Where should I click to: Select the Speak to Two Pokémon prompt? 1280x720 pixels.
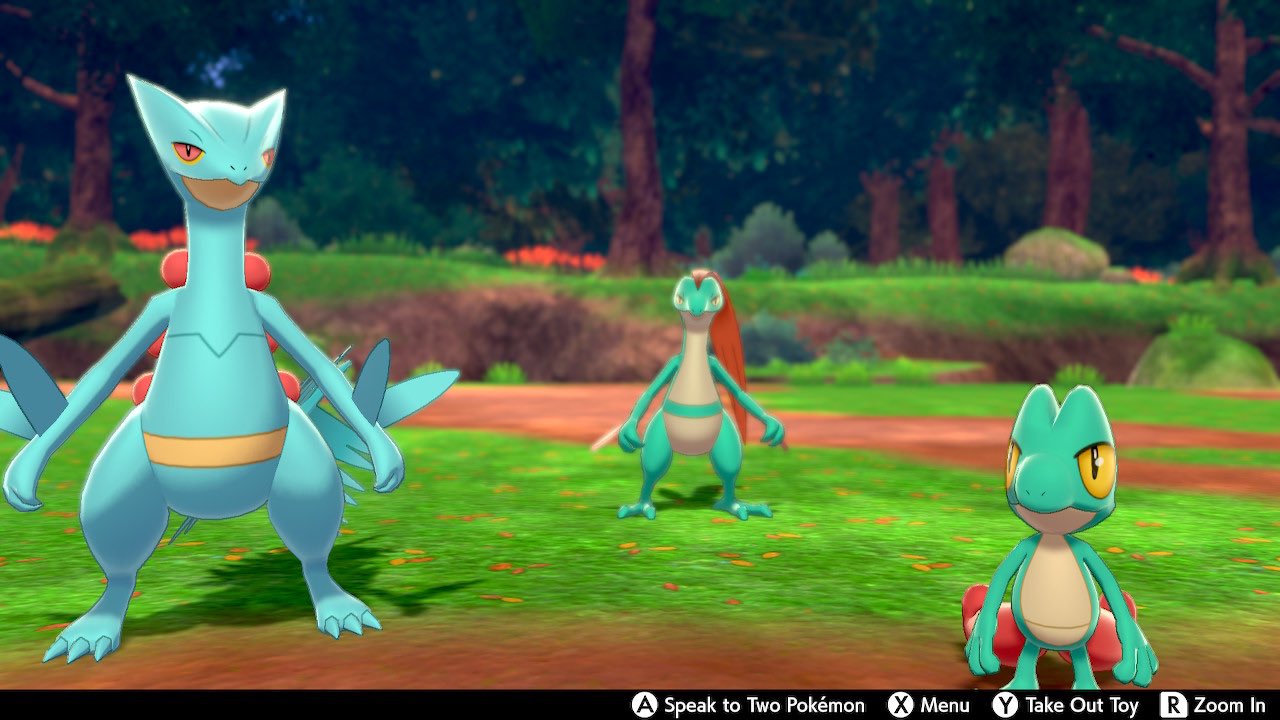coord(765,703)
